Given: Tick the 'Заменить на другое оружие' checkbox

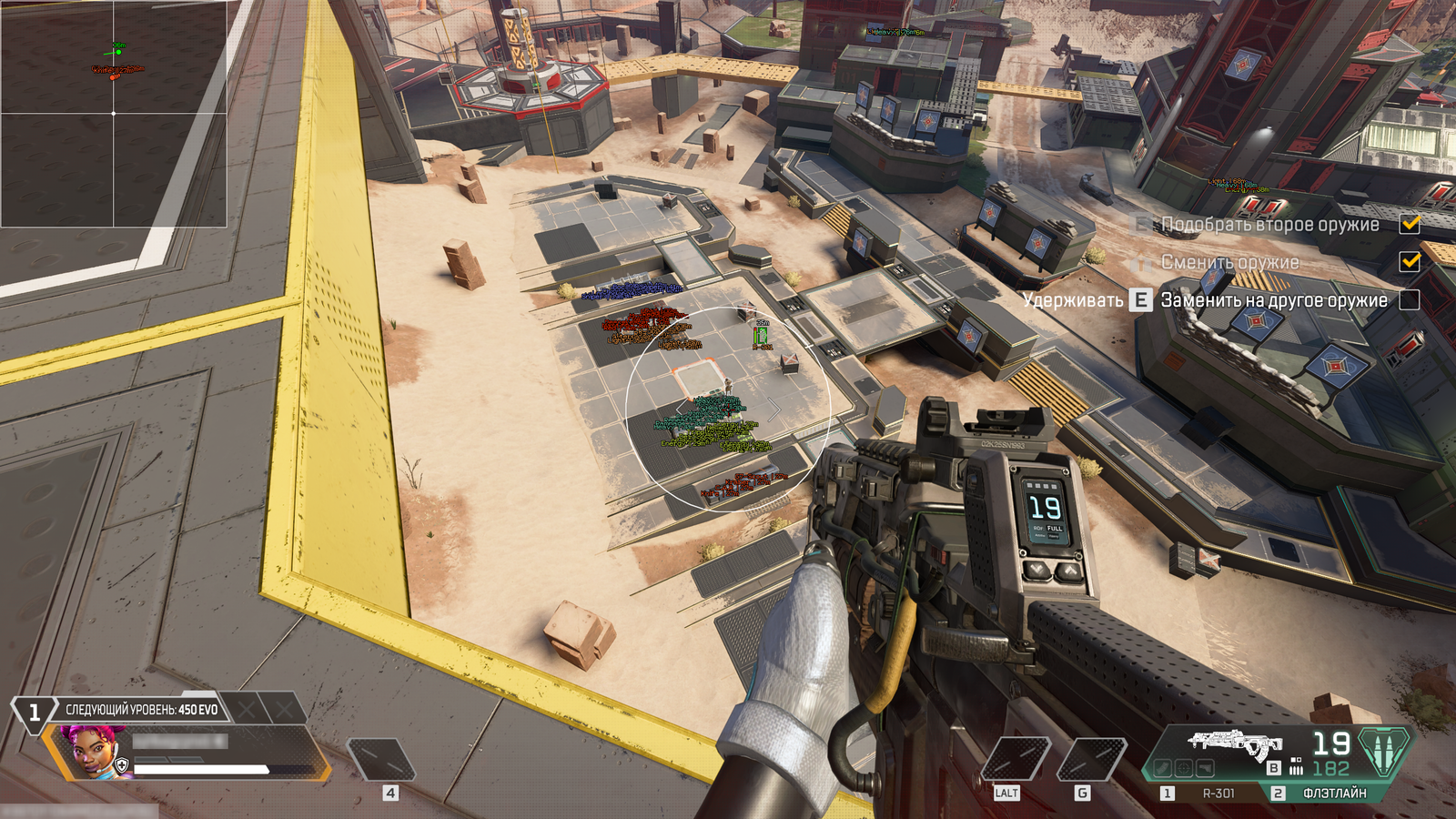Looking at the screenshot, I should coord(1410,299).
